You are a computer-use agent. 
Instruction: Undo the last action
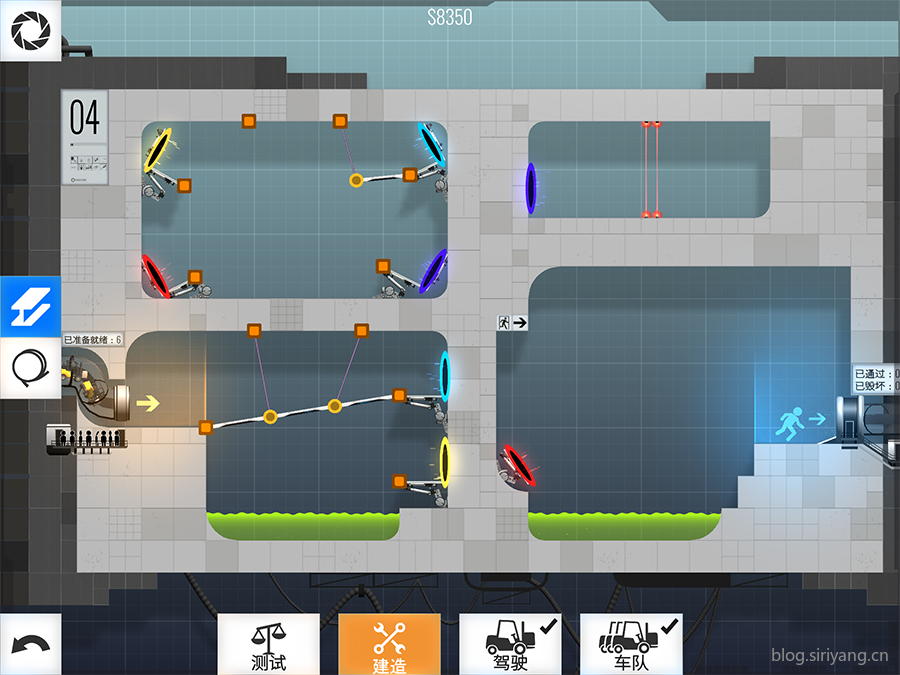point(30,644)
